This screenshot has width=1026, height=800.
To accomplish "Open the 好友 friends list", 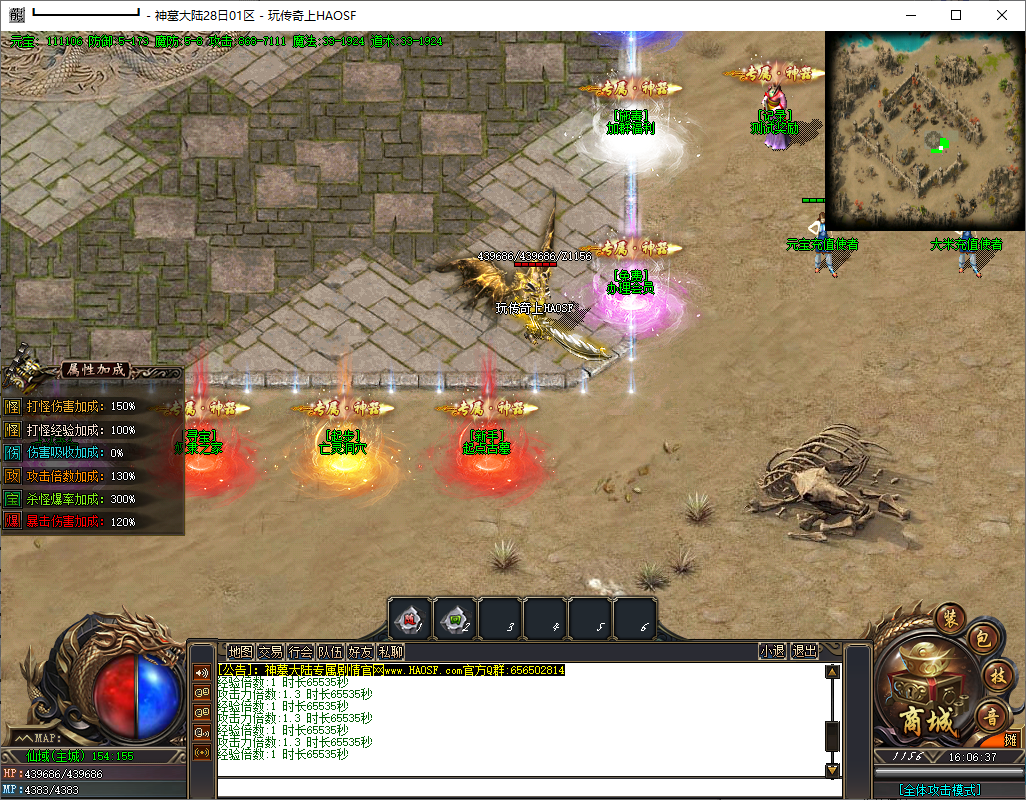I will [x=360, y=651].
